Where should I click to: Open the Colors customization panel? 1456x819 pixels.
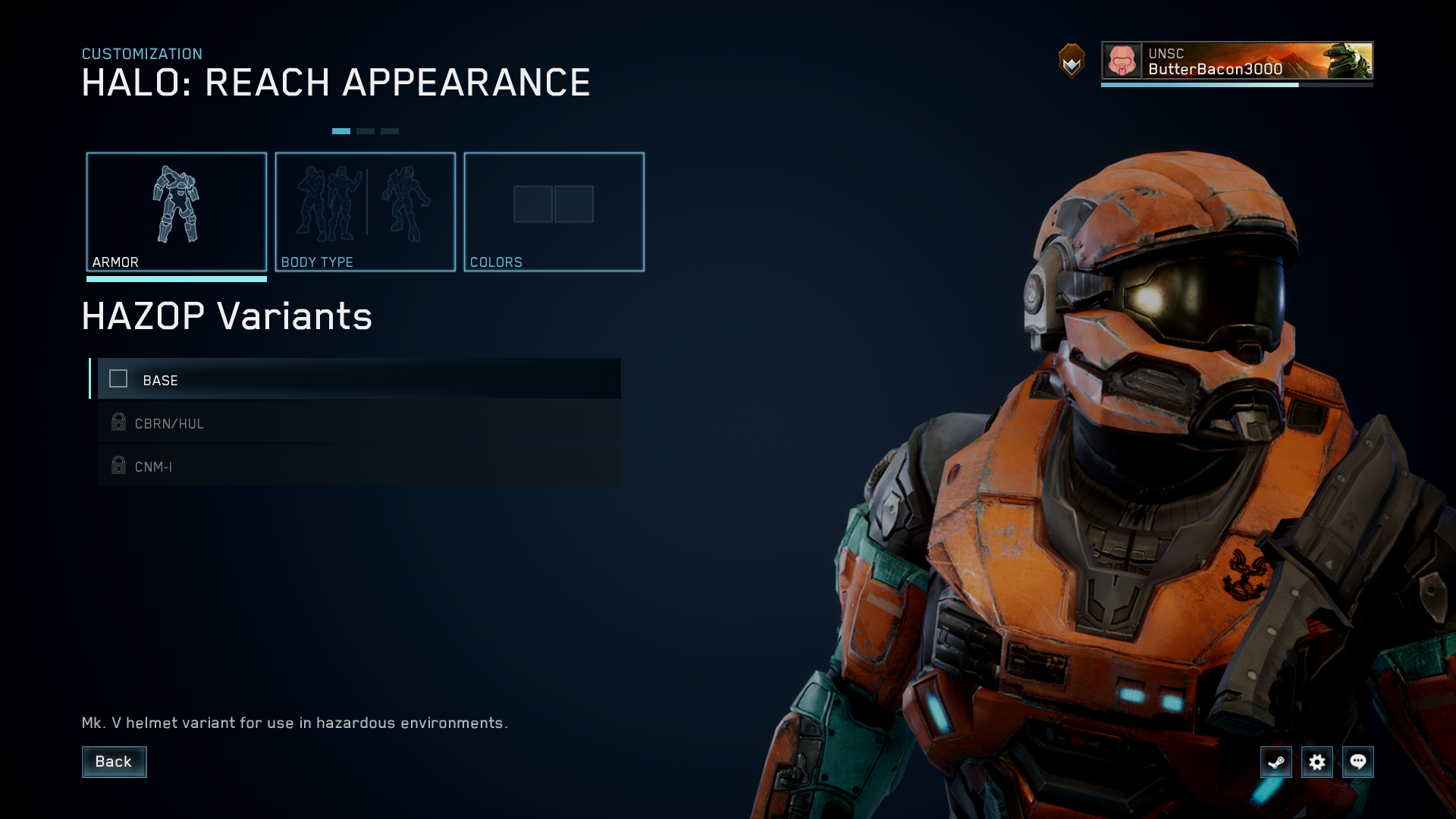pyautogui.click(x=554, y=212)
